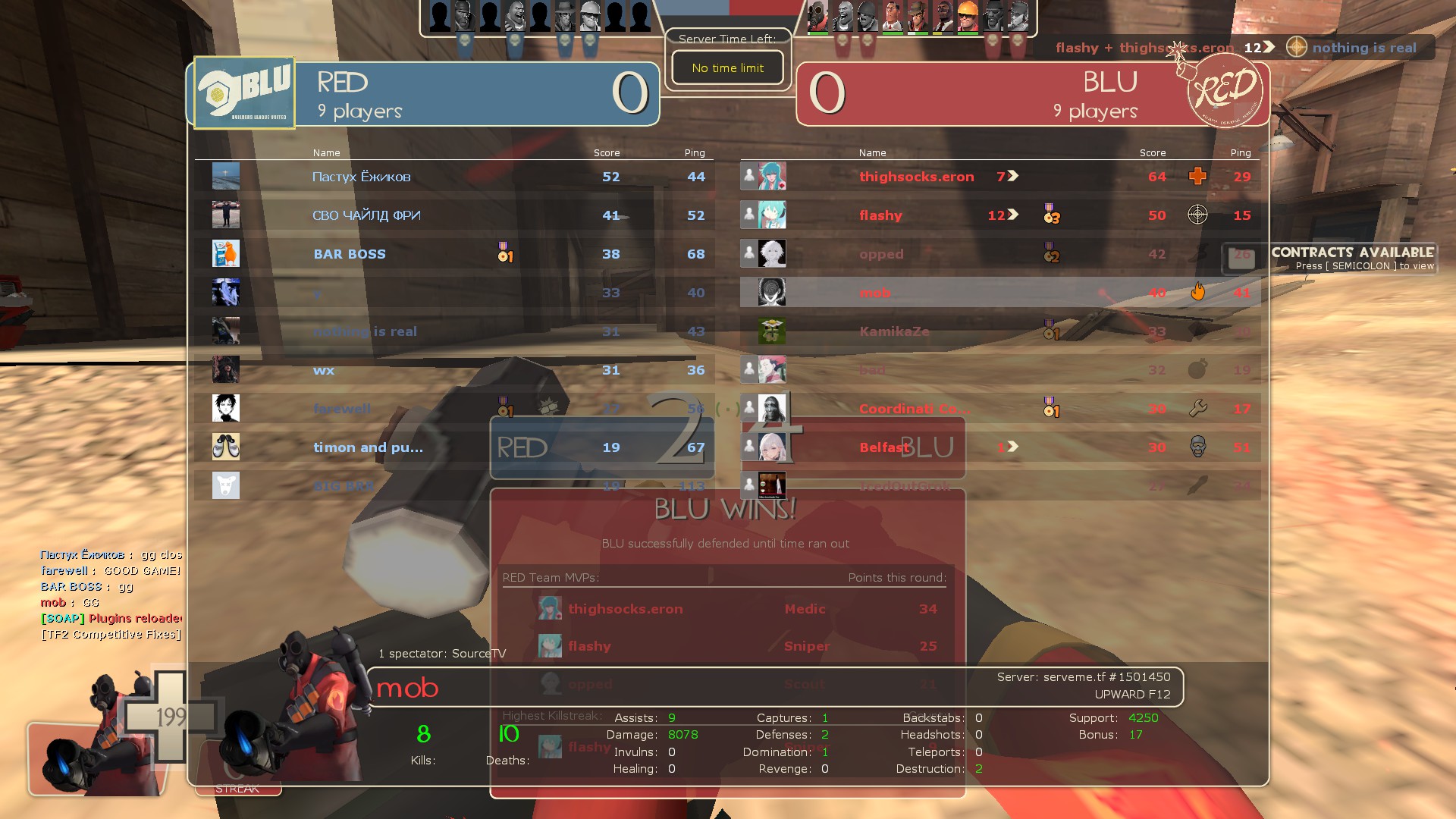Screen dimensions: 1456x819
Task: Open the Contracts Available notification
Action: click(1352, 258)
